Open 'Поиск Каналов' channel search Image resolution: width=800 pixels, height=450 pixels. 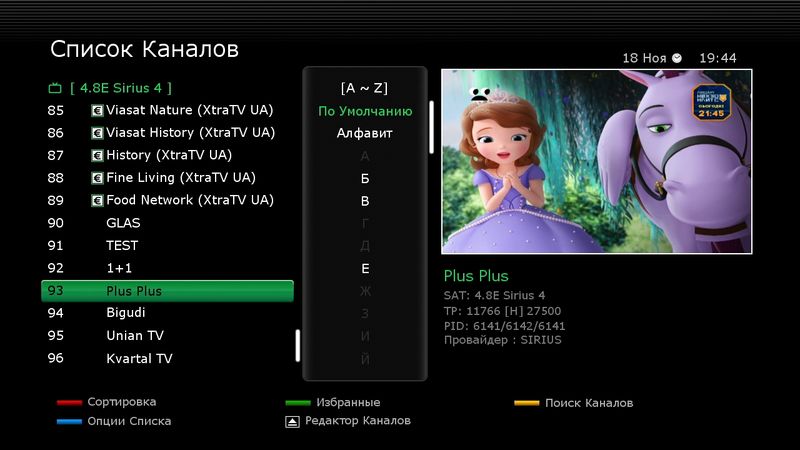click(x=588, y=403)
